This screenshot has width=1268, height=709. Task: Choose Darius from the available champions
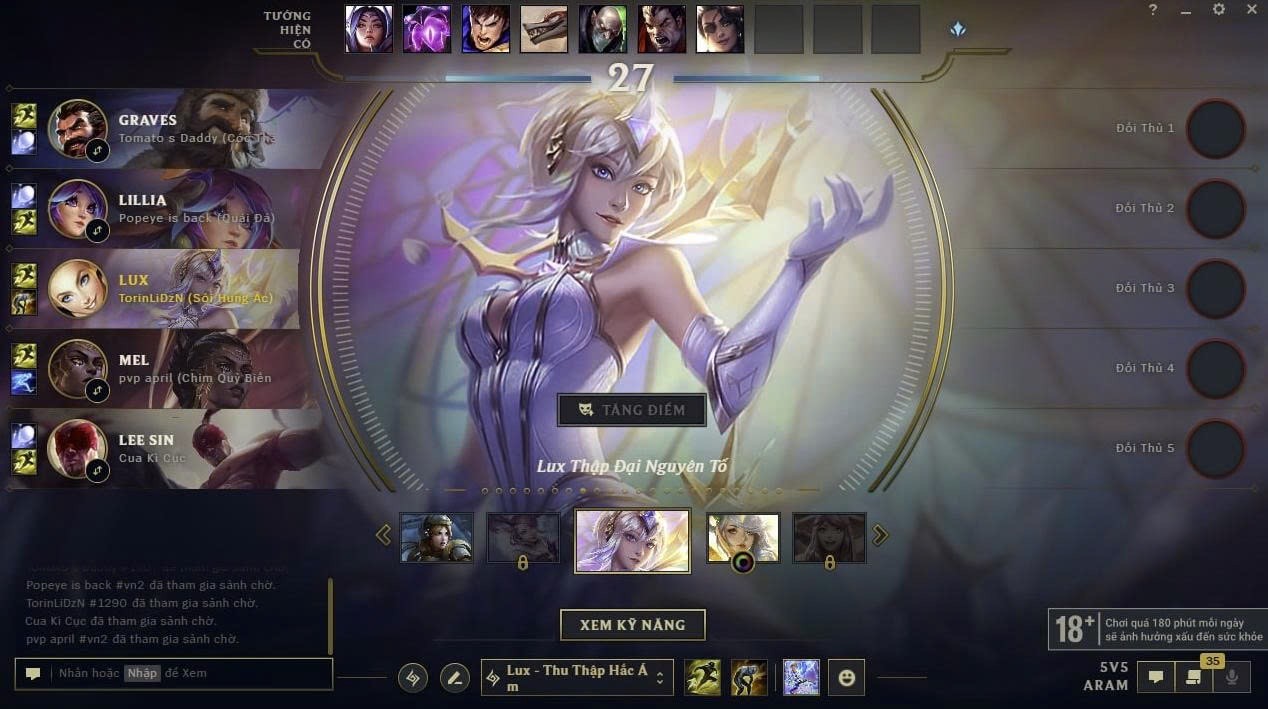[x=661, y=29]
